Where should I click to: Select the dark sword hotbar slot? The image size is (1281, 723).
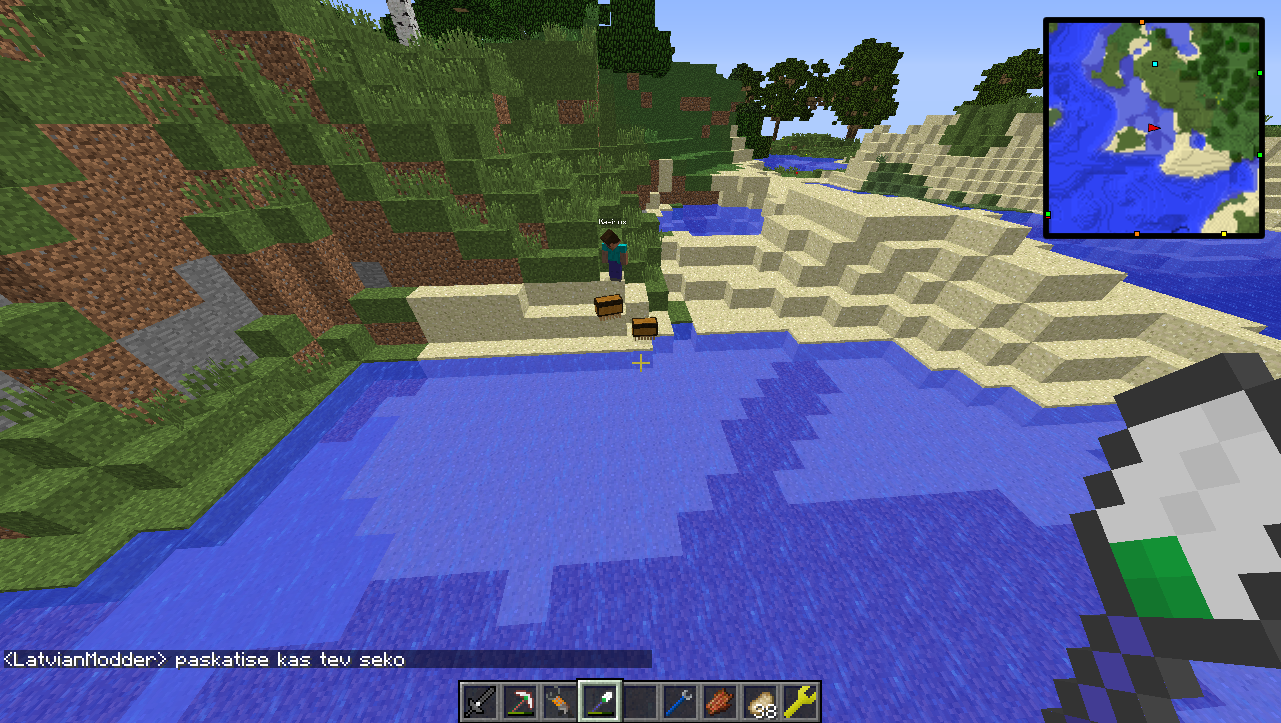tap(480, 701)
